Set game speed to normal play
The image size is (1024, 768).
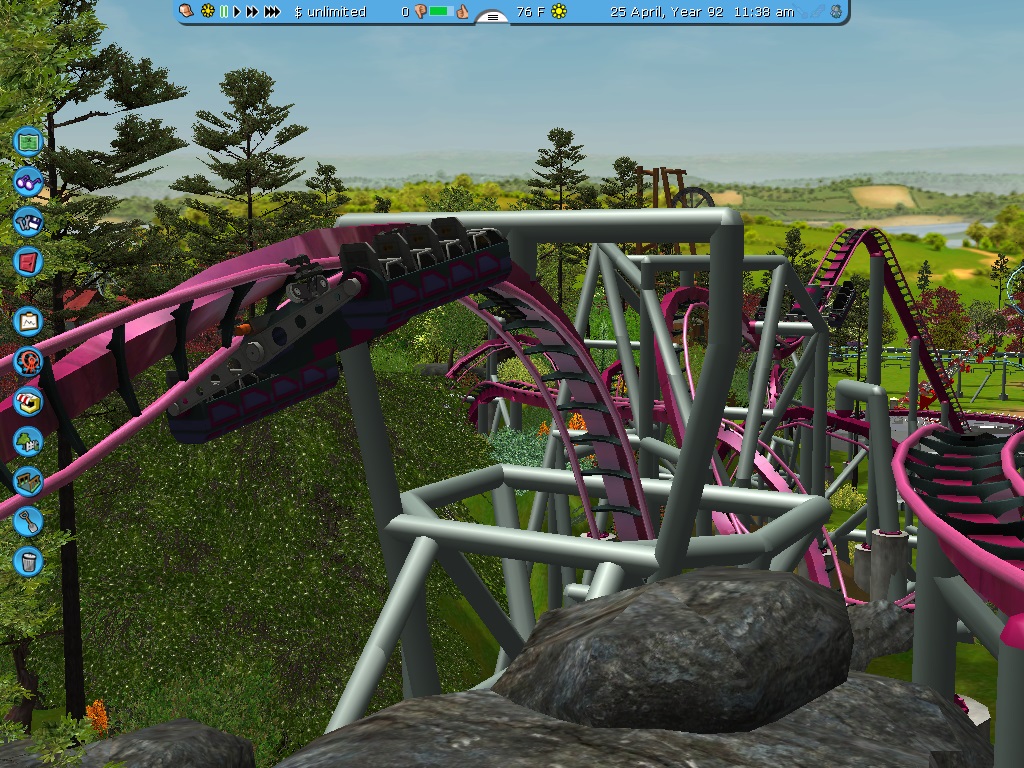(237, 12)
